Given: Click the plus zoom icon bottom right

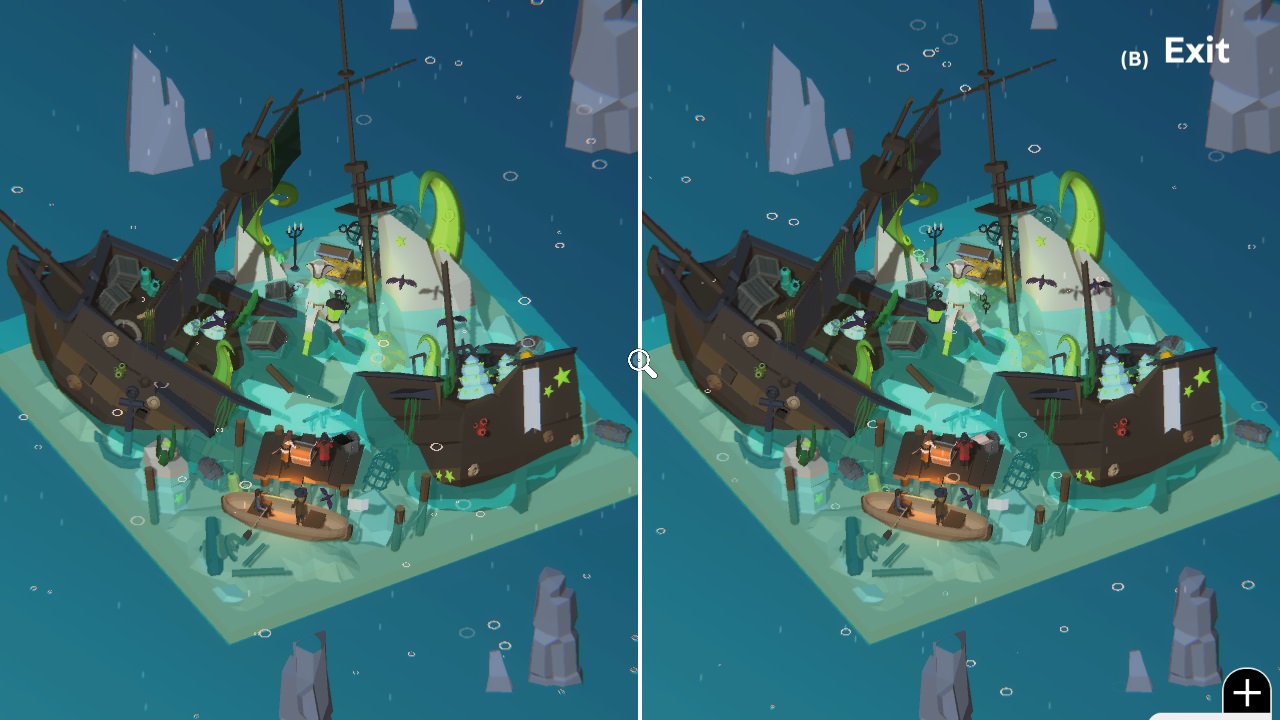Looking at the screenshot, I should pyautogui.click(x=1246, y=691).
